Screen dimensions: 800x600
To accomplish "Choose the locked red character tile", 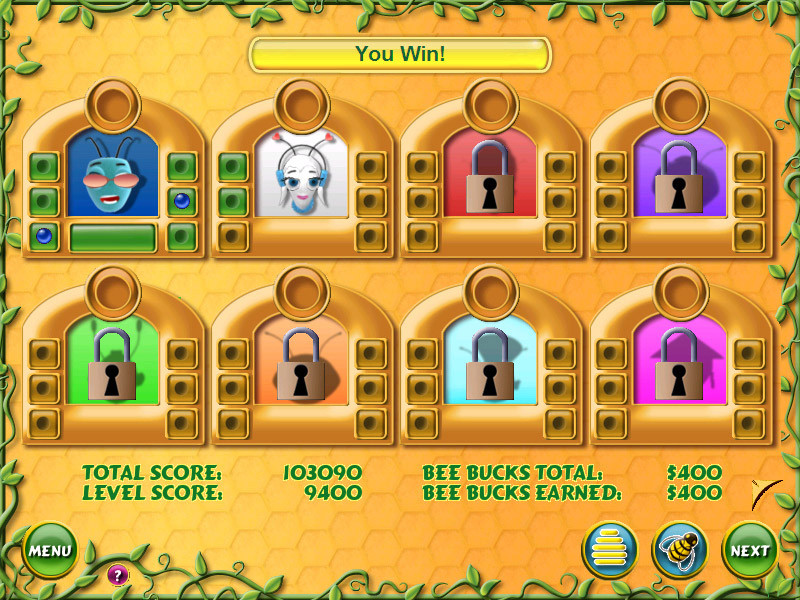I will coord(490,175).
